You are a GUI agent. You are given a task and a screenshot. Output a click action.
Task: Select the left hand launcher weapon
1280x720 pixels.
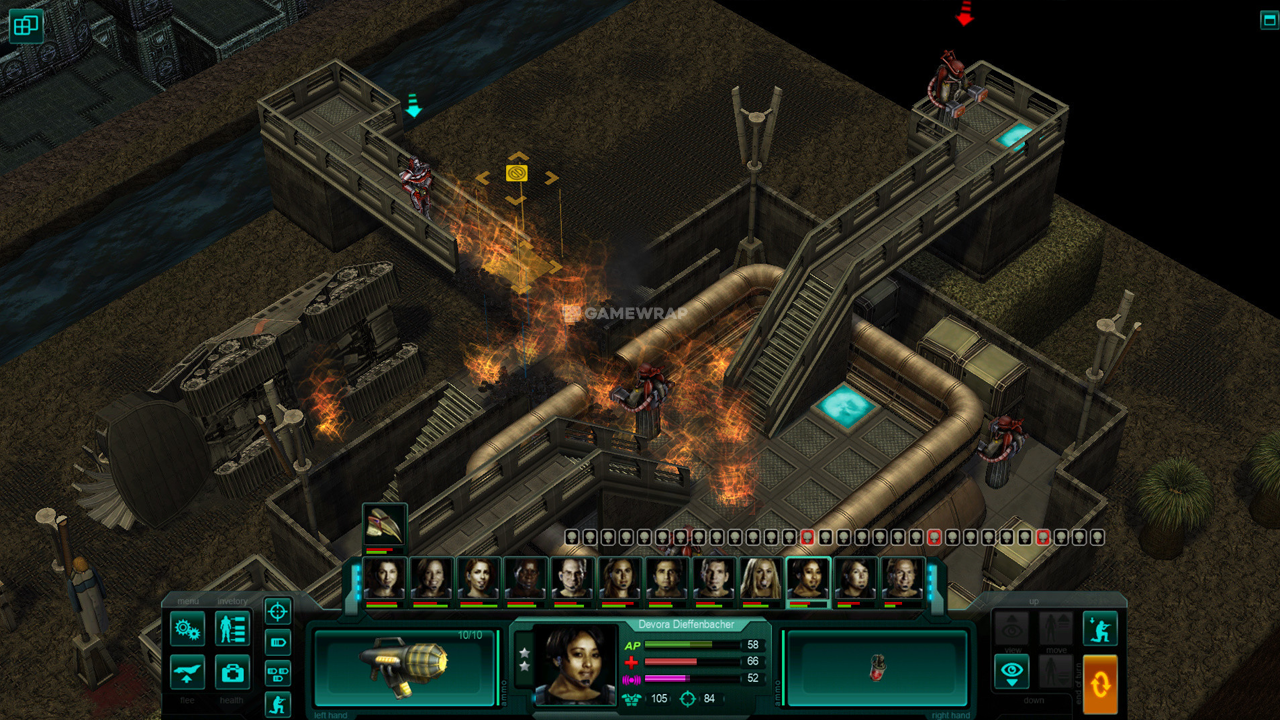405,667
